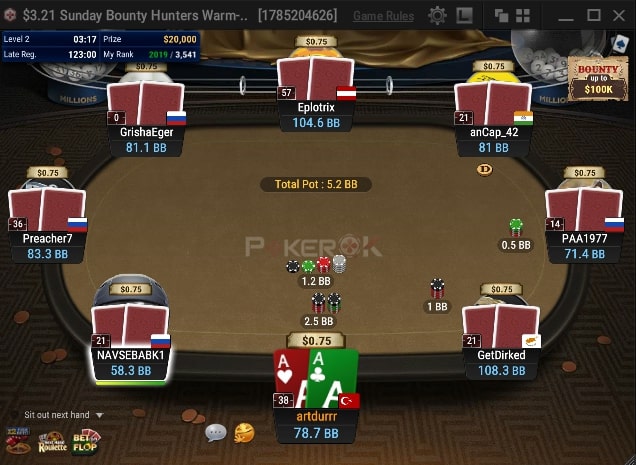Viewport: 636px width, 465px height.
Task: Close the poker table window
Action: tap(620, 16)
